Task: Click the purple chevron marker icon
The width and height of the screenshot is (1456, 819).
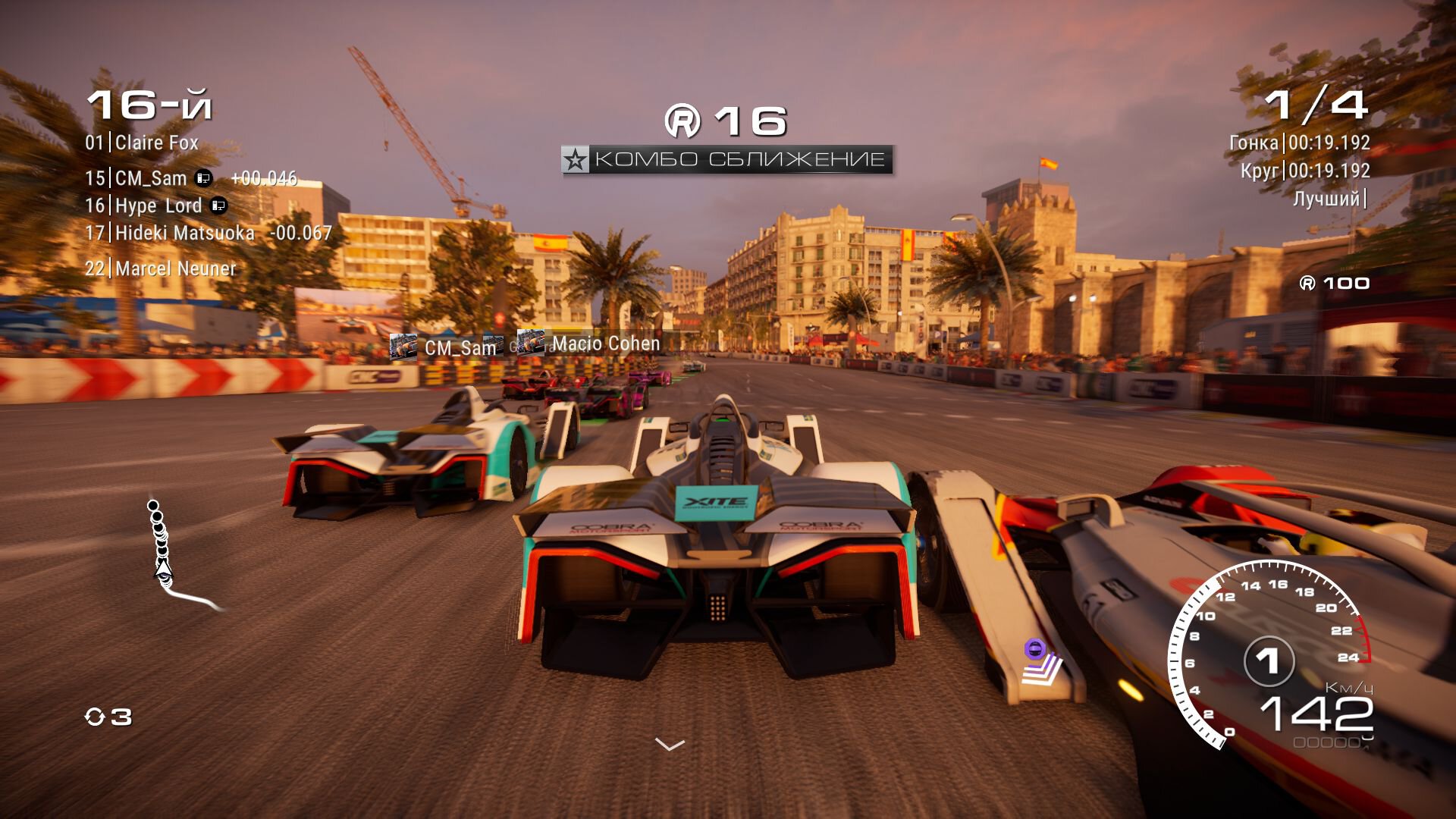Action: click(x=1041, y=661)
